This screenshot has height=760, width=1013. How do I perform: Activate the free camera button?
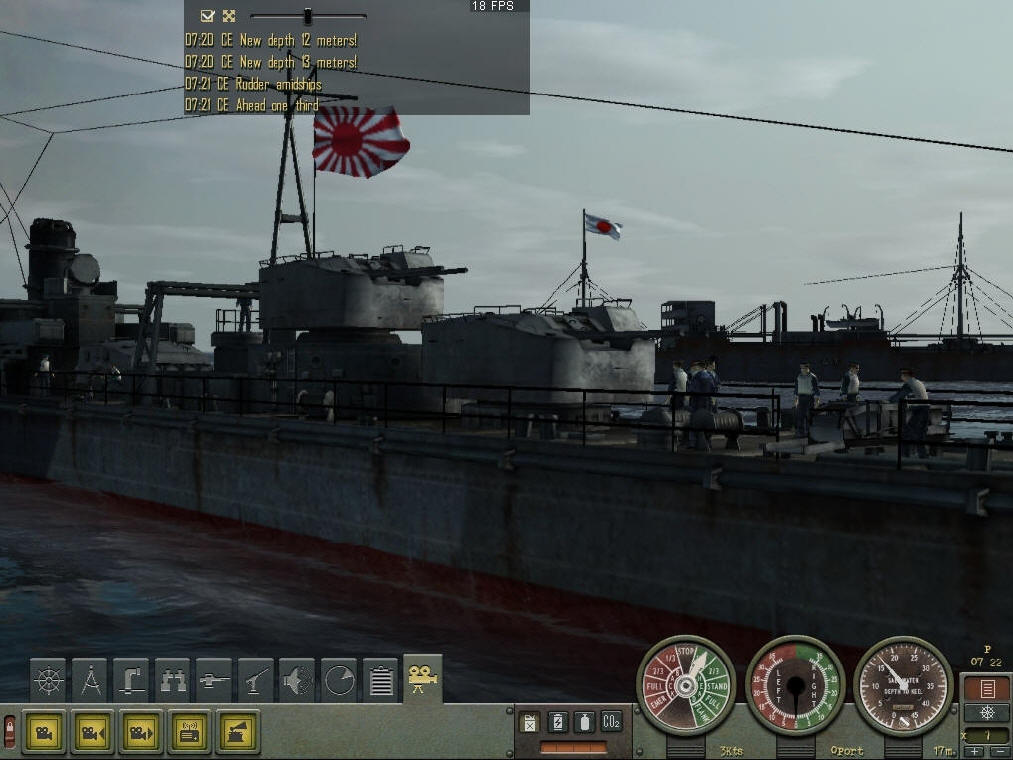[44, 732]
